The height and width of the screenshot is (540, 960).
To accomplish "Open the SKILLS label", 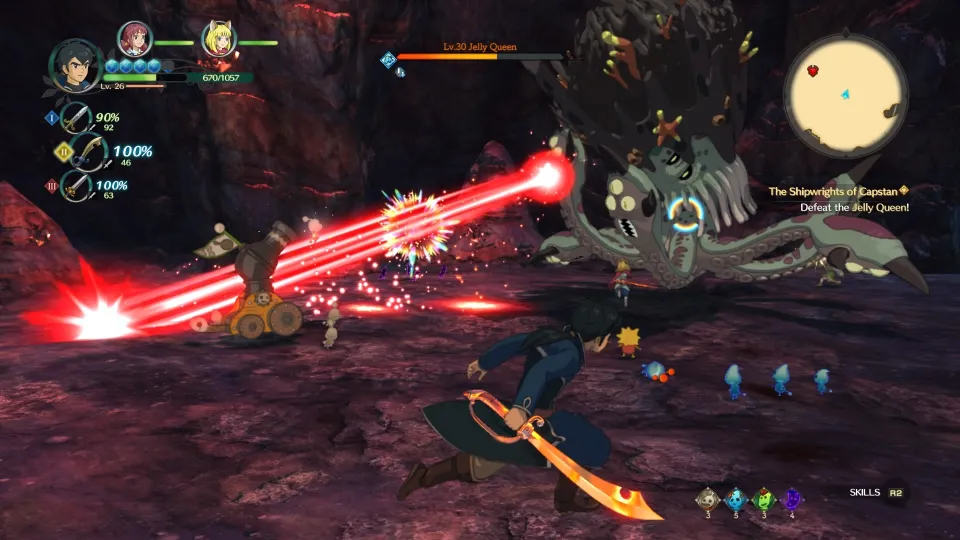I will tap(864, 493).
